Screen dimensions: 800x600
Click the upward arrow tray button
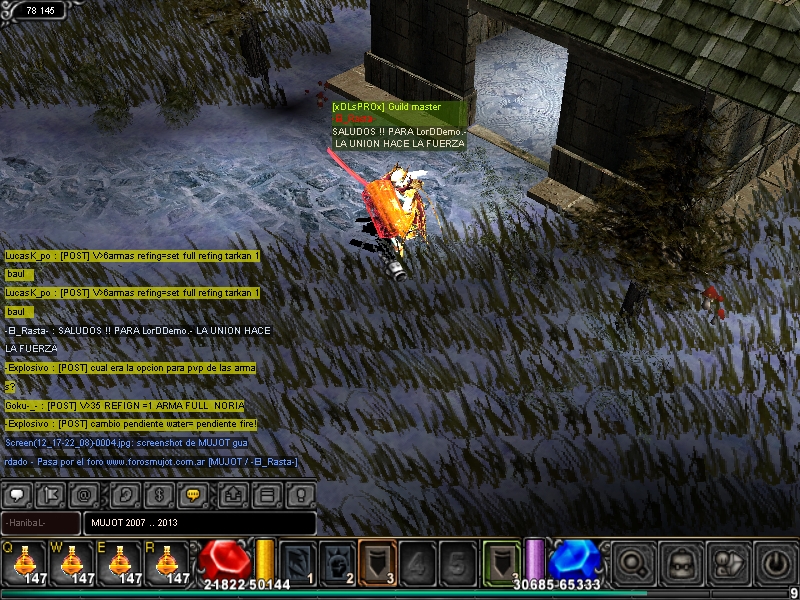tap(233, 494)
